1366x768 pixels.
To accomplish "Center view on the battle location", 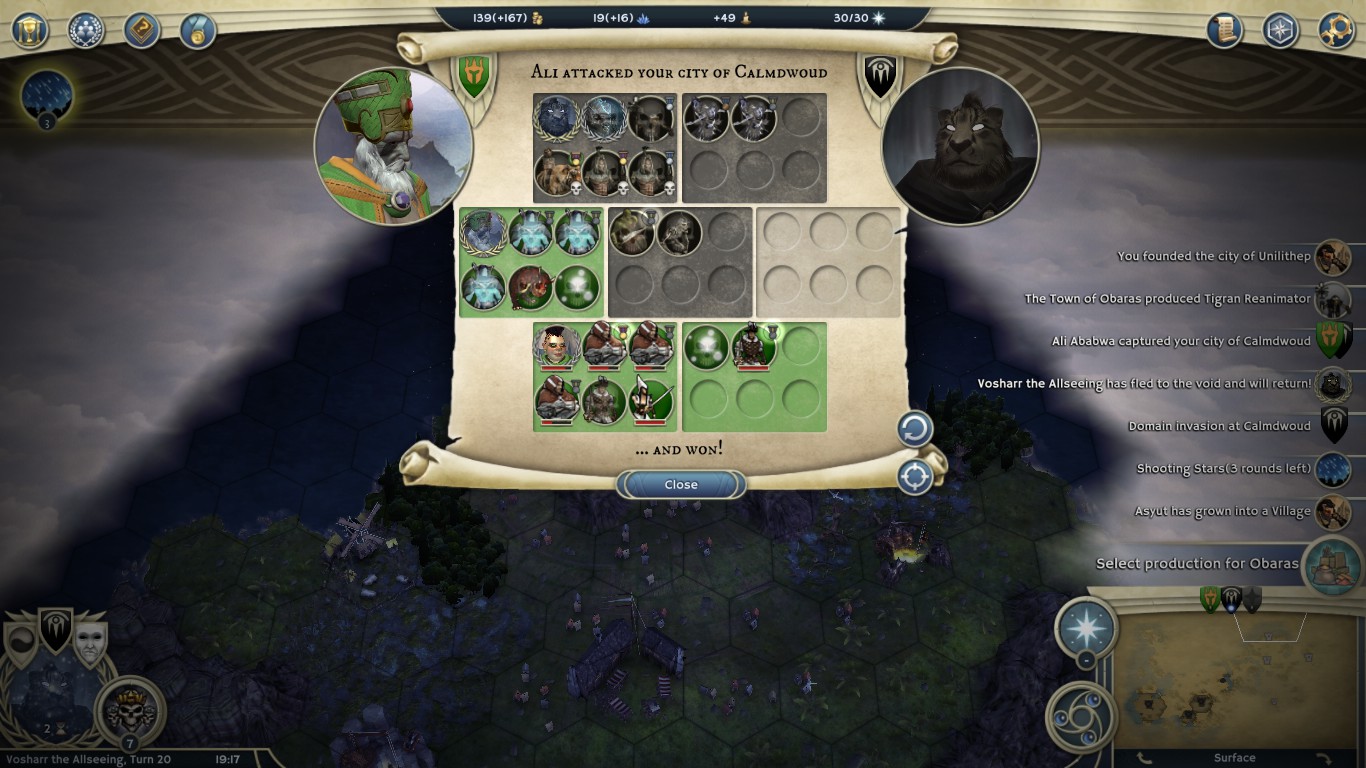I will (x=914, y=477).
